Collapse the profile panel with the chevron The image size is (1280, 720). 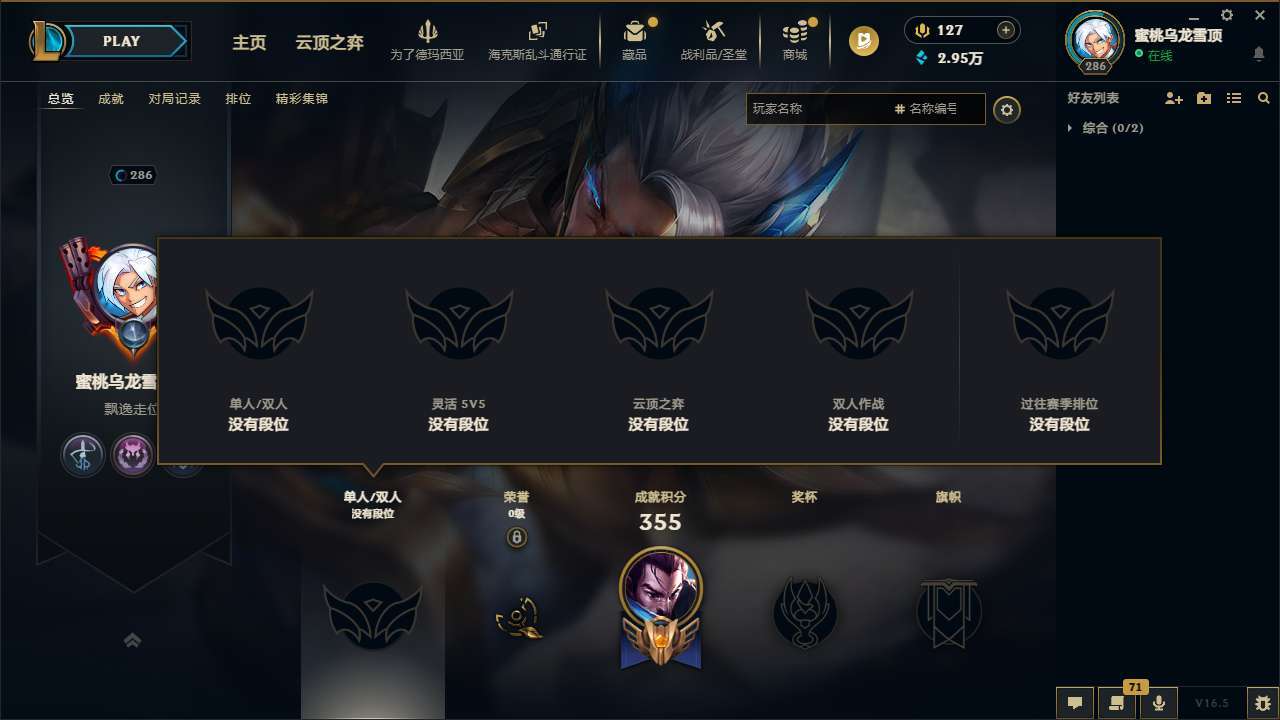pos(133,639)
